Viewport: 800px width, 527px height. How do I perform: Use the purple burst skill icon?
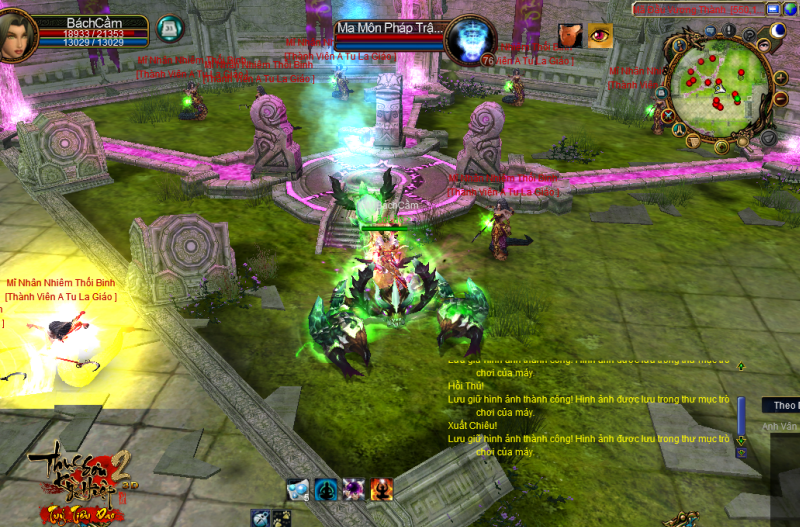pos(354,489)
